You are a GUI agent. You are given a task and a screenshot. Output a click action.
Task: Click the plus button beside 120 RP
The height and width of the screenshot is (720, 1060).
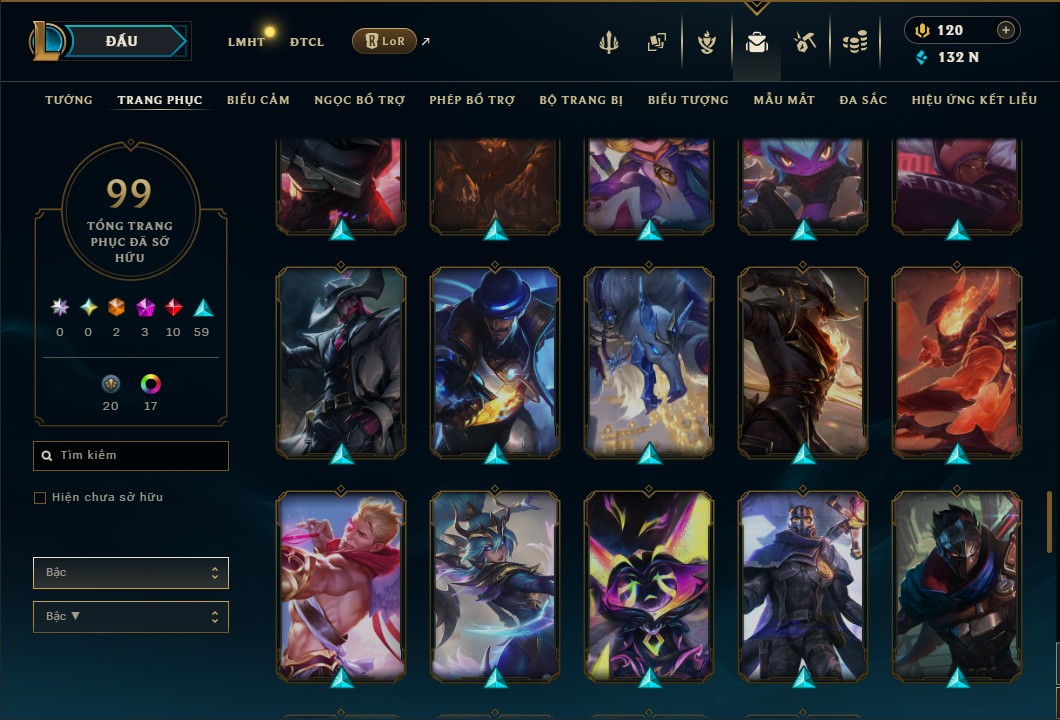[x=1005, y=30]
